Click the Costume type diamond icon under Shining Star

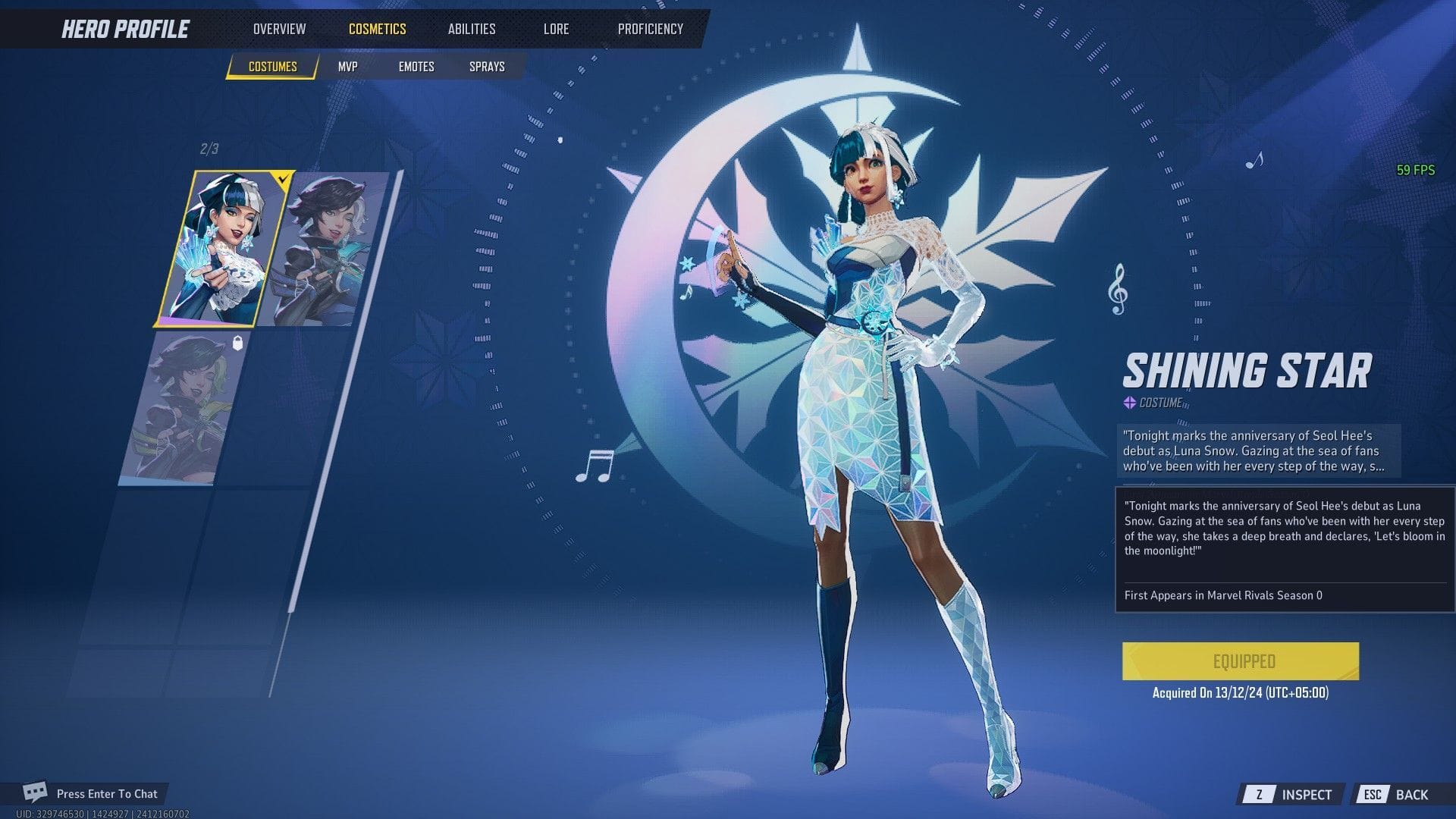tap(1129, 404)
